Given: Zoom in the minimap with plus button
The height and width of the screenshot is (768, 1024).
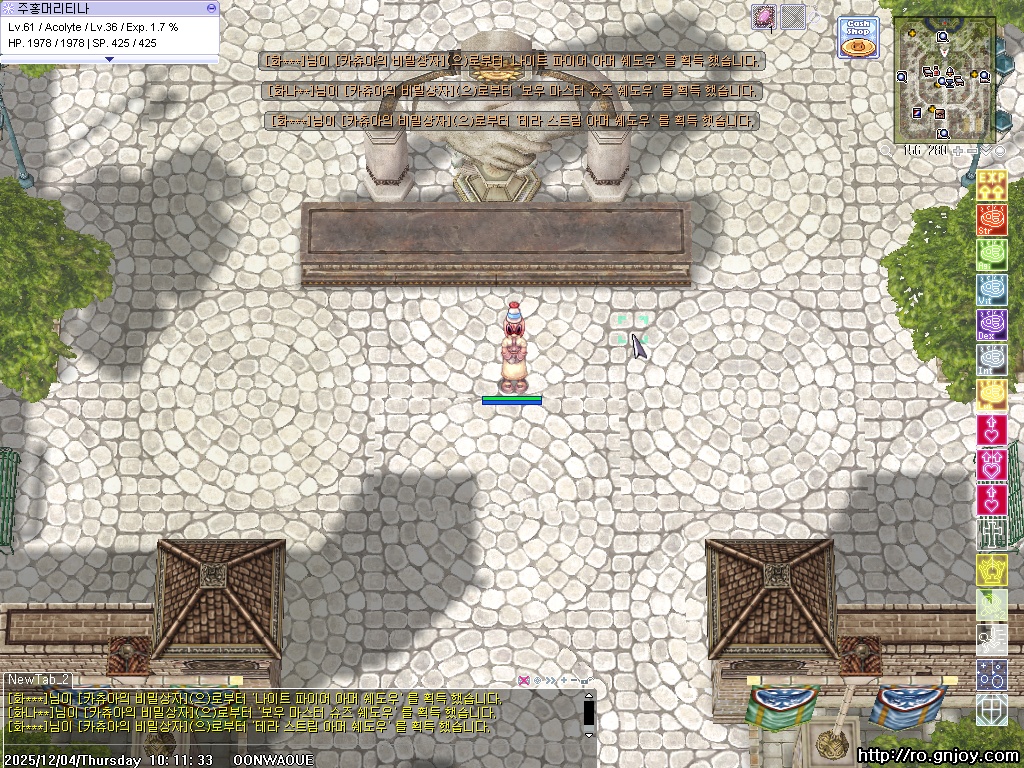Looking at the screenshot, I should pyautogui.click(x=958, y=150).
